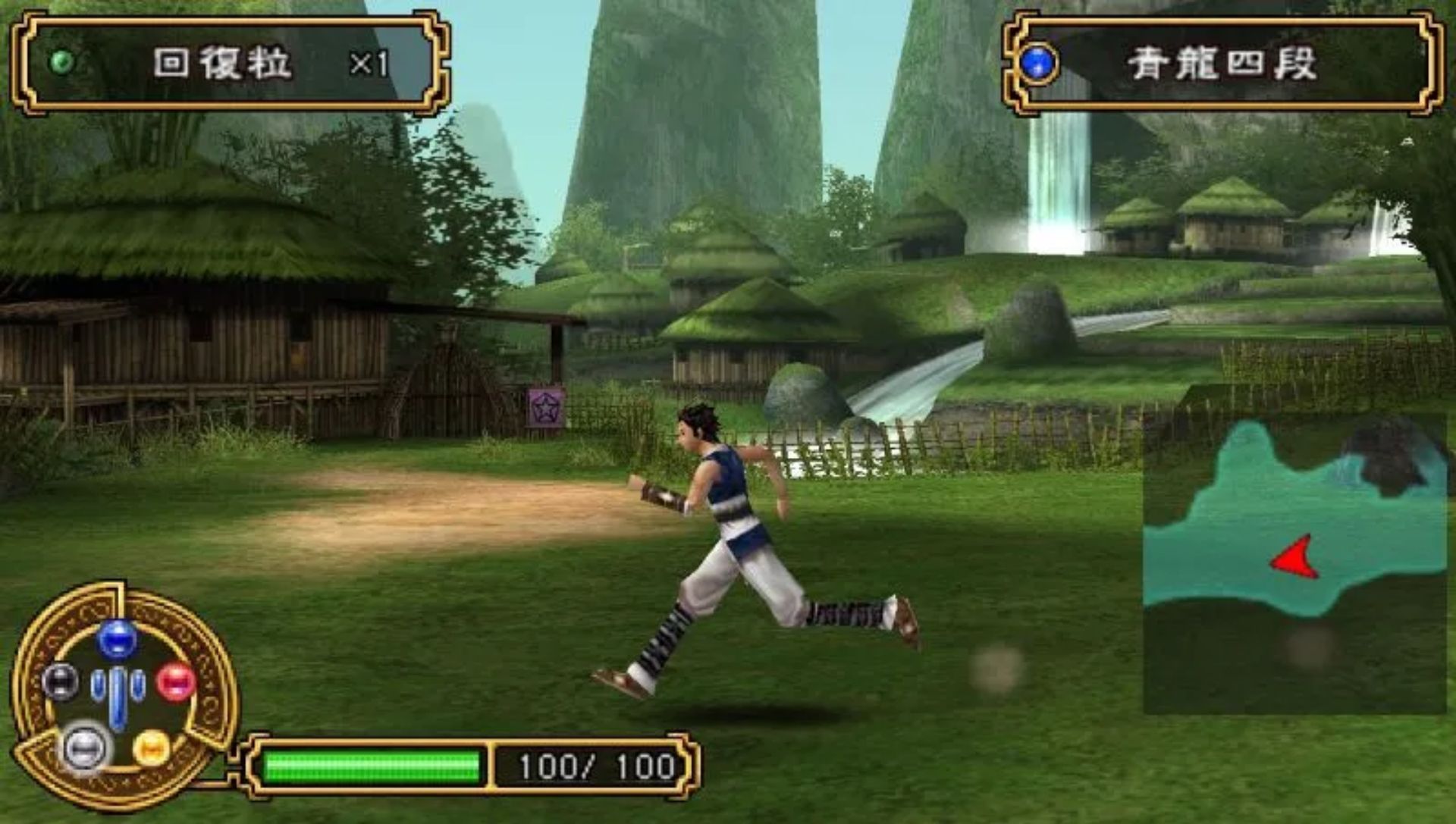Screen dimensions: 1456x824
Task: Pick the yellow orb on the element wheel
Action: [x=152, y=748]
